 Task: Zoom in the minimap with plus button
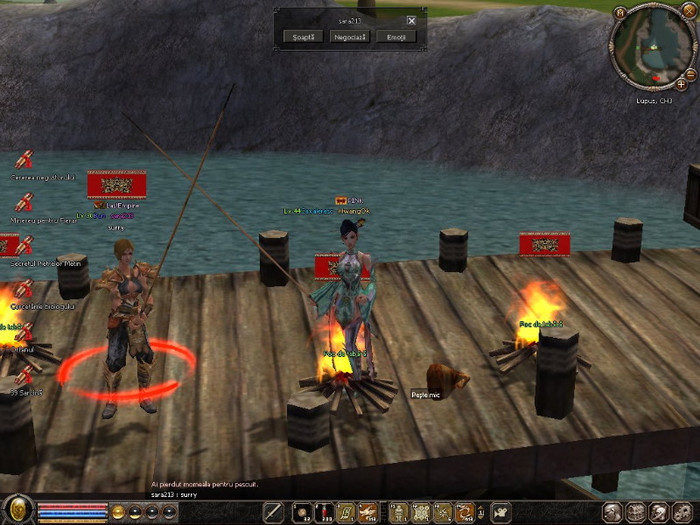[x=681, y=85]
